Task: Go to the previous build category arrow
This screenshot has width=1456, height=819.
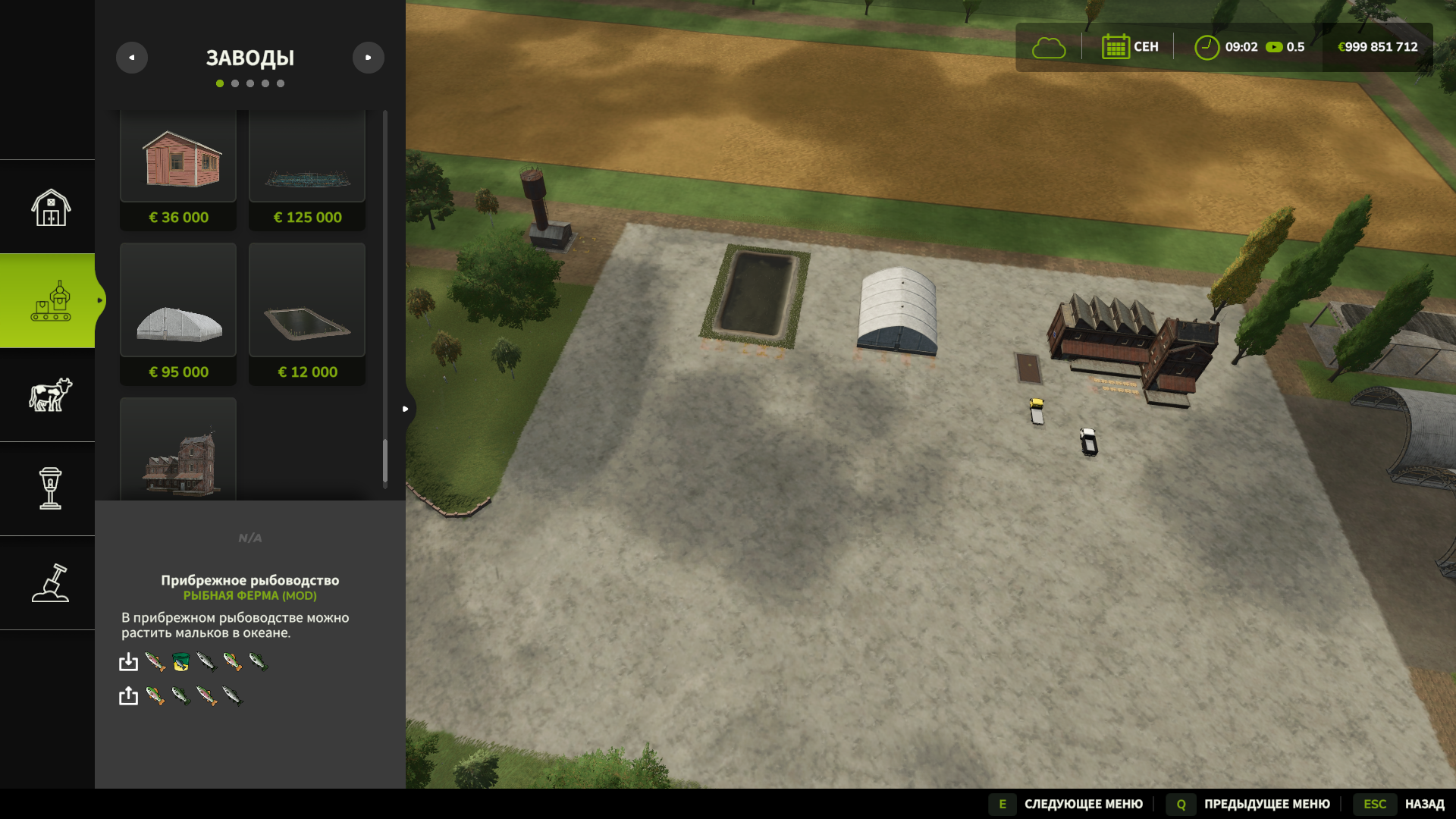Action: pyautogui.click(x=132, y=58)
